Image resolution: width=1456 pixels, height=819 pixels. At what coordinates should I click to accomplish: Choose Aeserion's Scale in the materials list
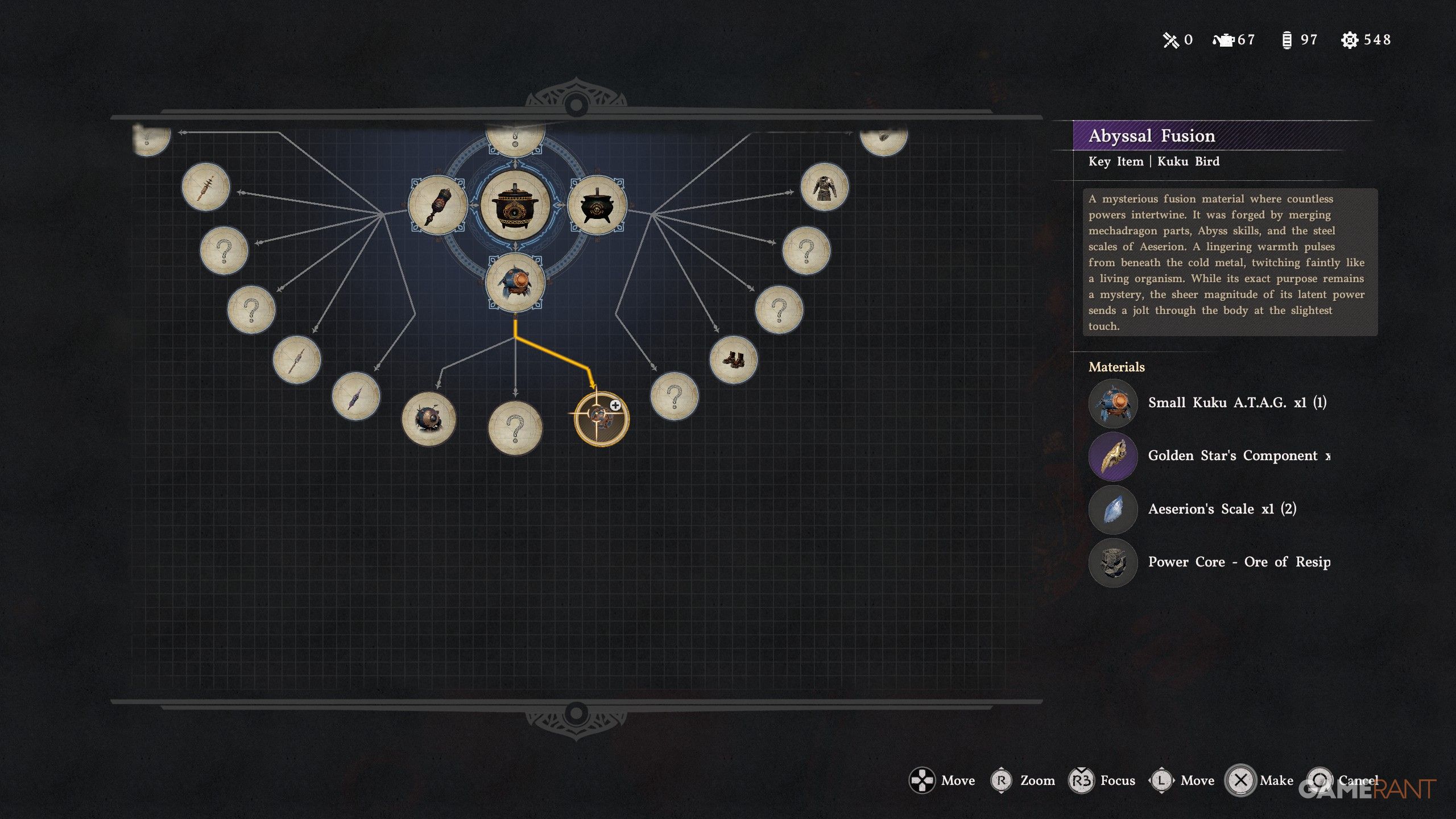click(x=1222, y=509)
